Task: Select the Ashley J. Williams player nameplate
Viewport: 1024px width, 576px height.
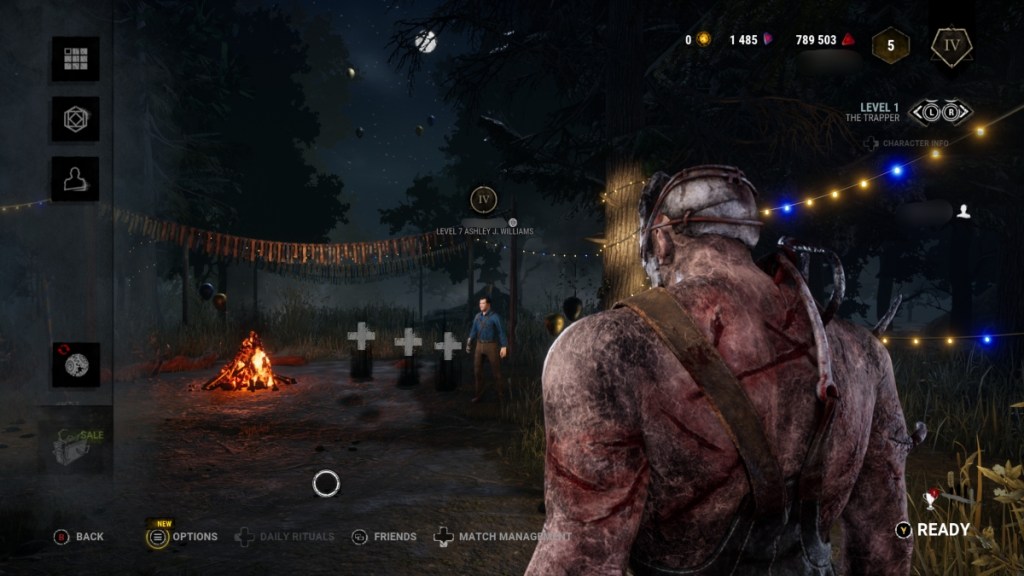Action: [484, 231]
